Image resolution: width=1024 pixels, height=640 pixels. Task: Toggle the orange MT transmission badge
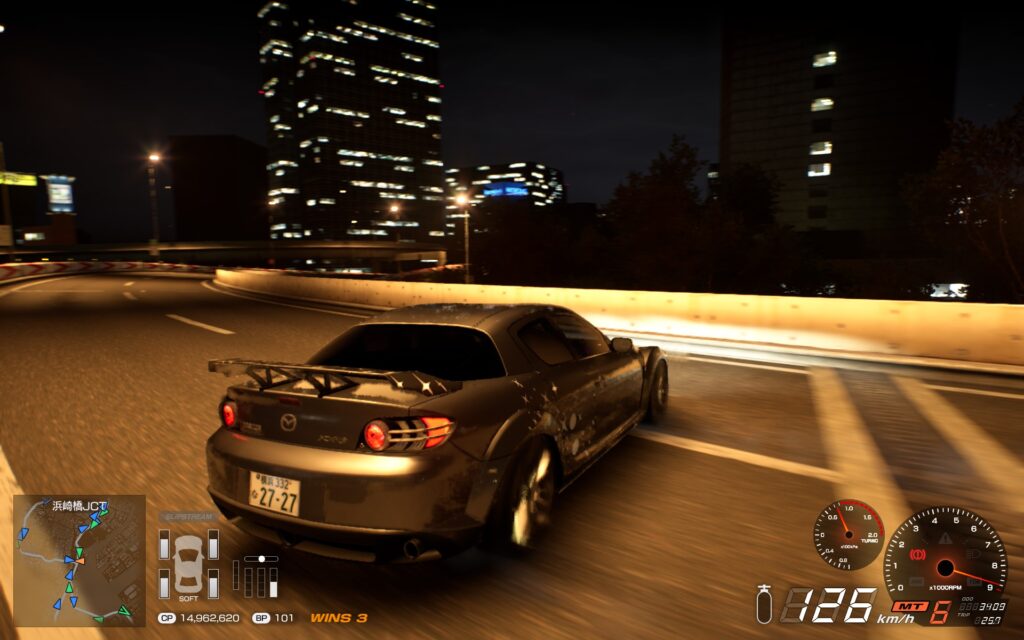(909, 606)
